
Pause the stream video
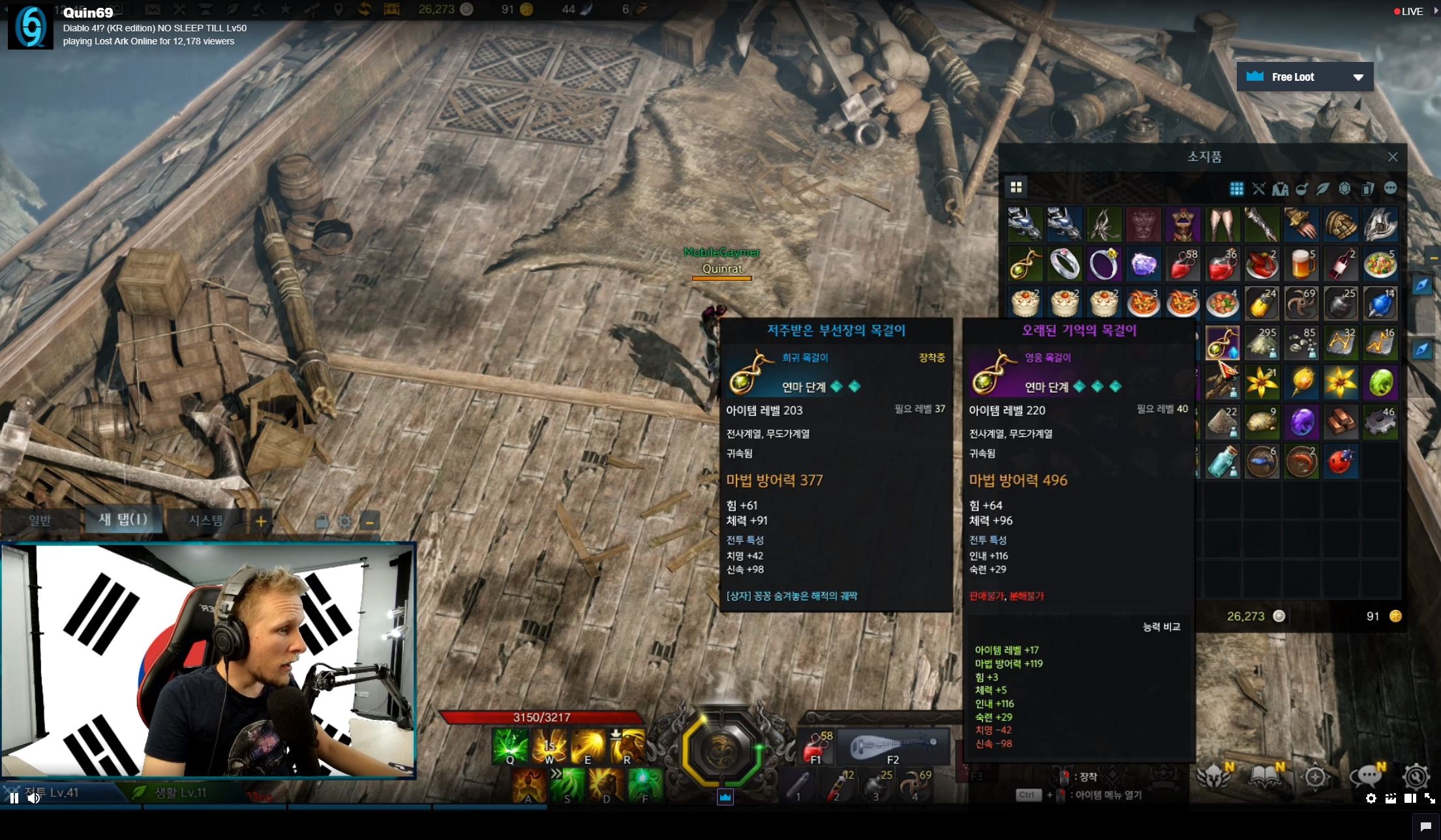click(x=14, y=798)
